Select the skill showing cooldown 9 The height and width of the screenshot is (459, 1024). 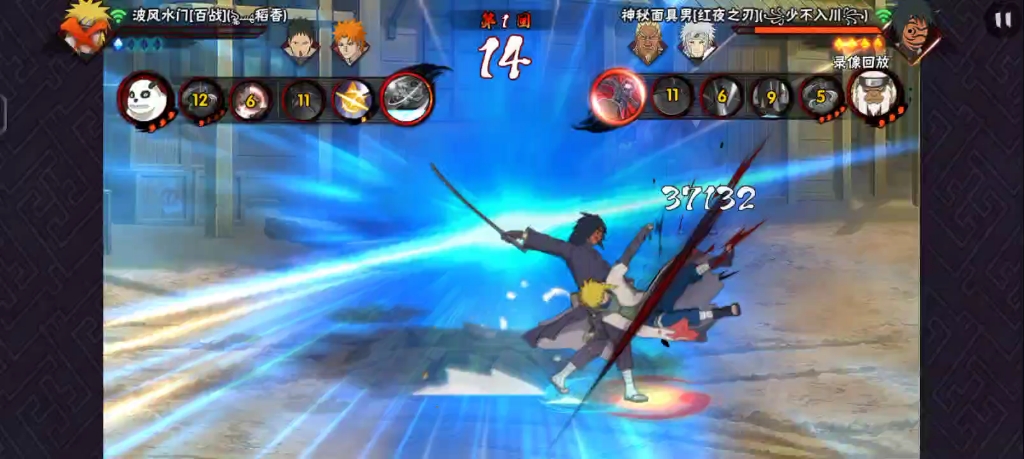(771, 98)
